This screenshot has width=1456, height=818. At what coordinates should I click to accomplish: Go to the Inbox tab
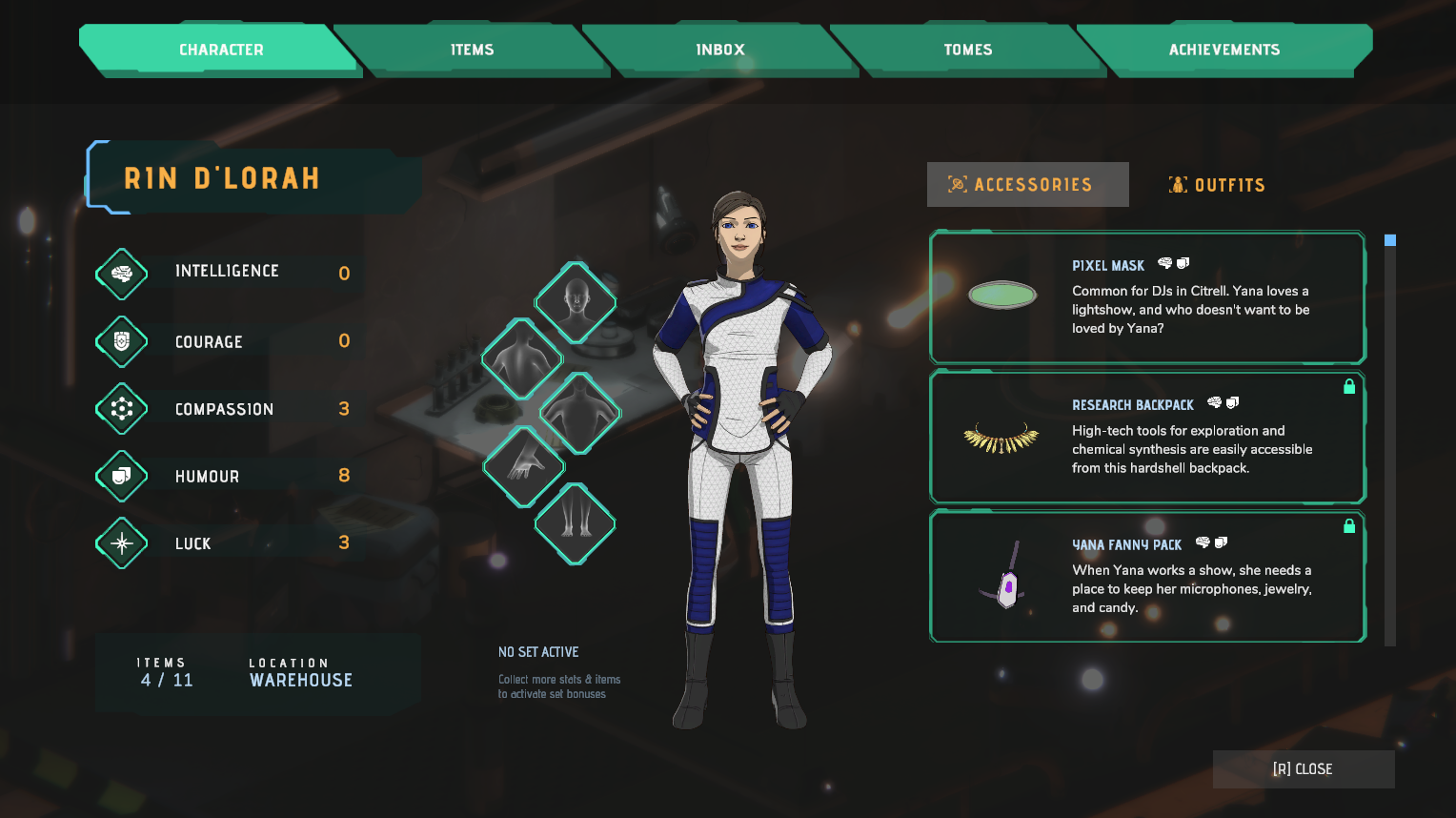[x=720, y=50]
